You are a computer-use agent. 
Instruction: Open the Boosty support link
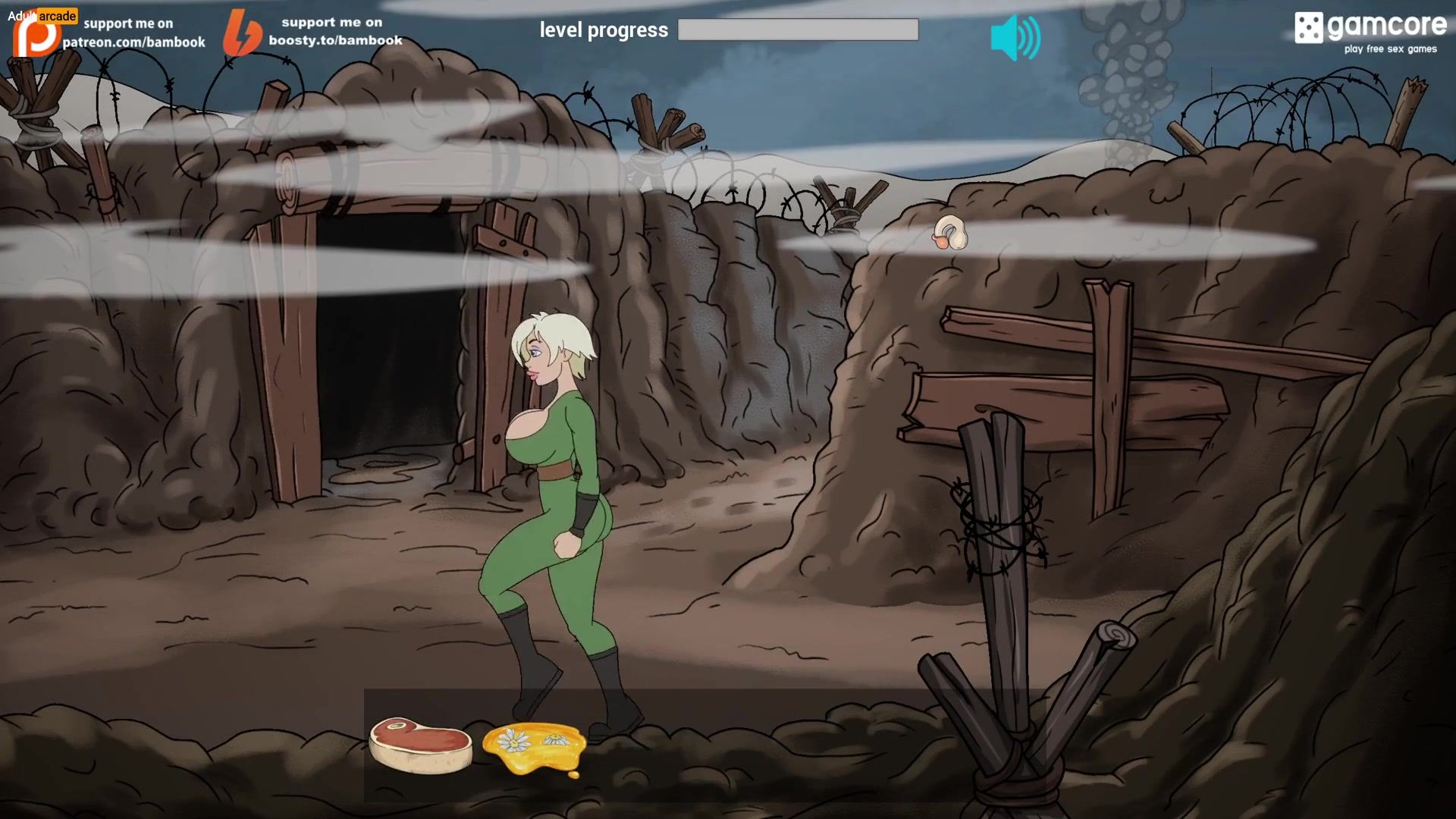pyautogui.click(x=313, y=33)
